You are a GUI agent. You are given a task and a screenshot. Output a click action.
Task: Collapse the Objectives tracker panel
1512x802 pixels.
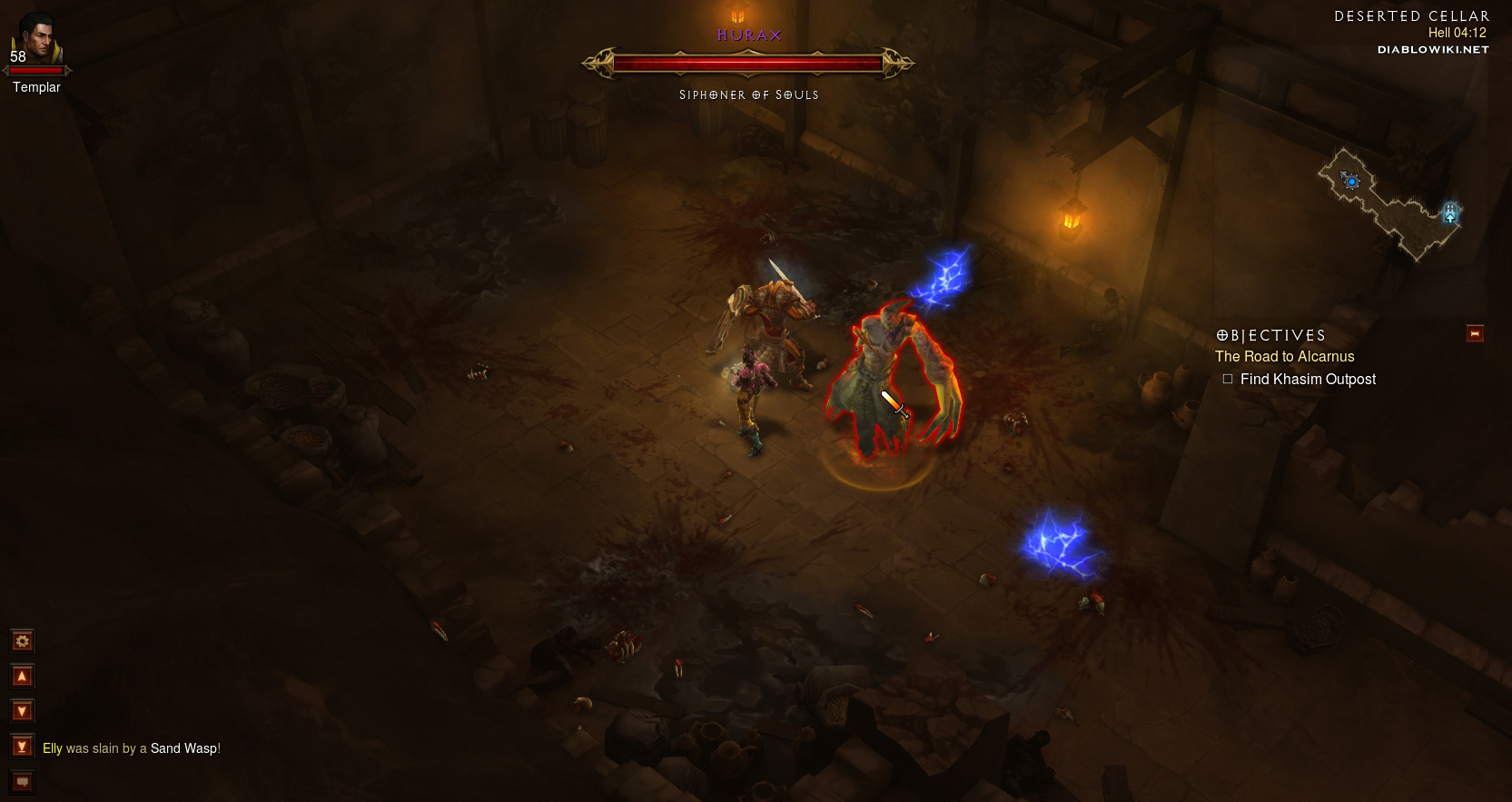pyautogui.click(x=1475, y=334)
